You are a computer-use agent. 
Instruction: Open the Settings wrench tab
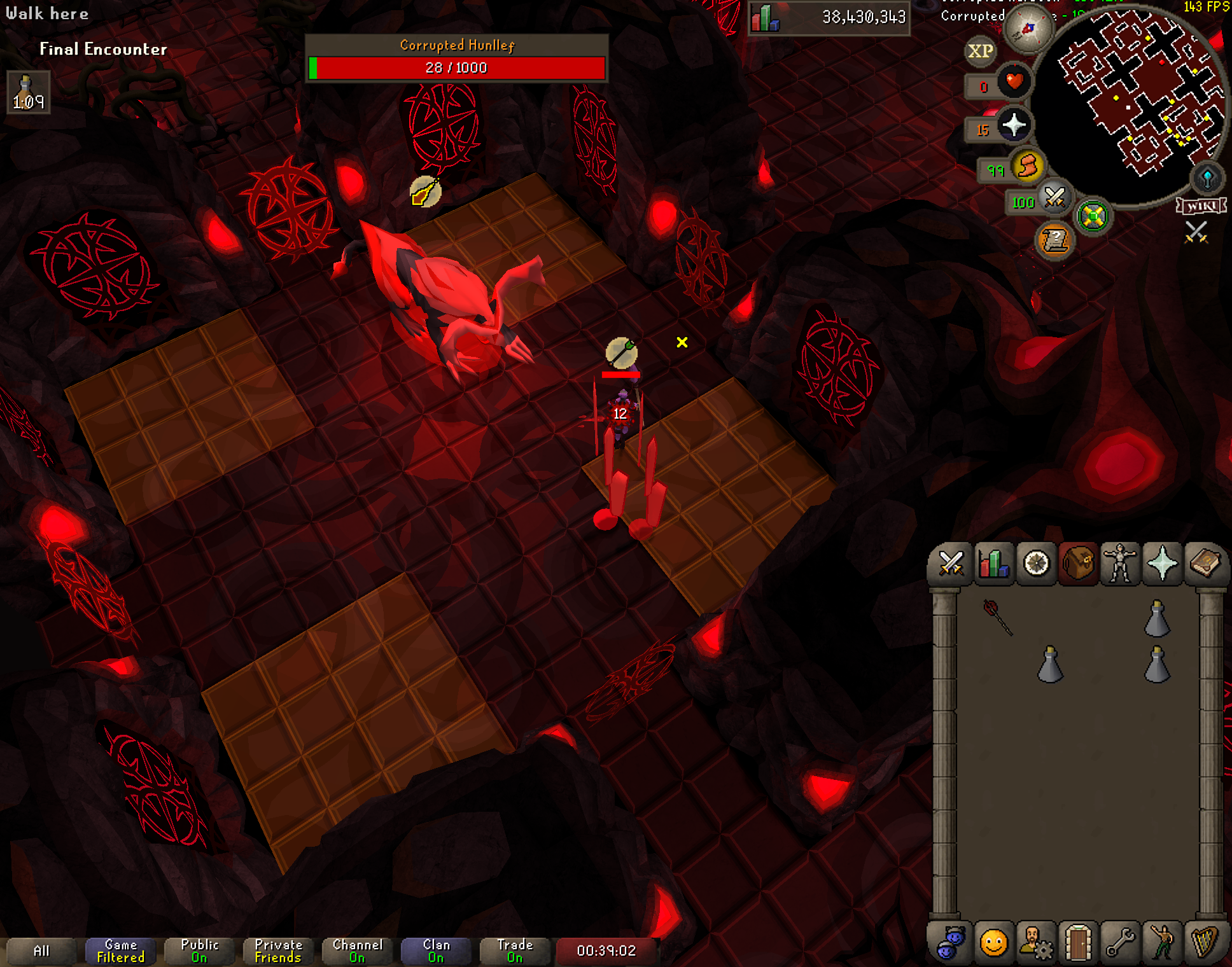point(1120,942)
